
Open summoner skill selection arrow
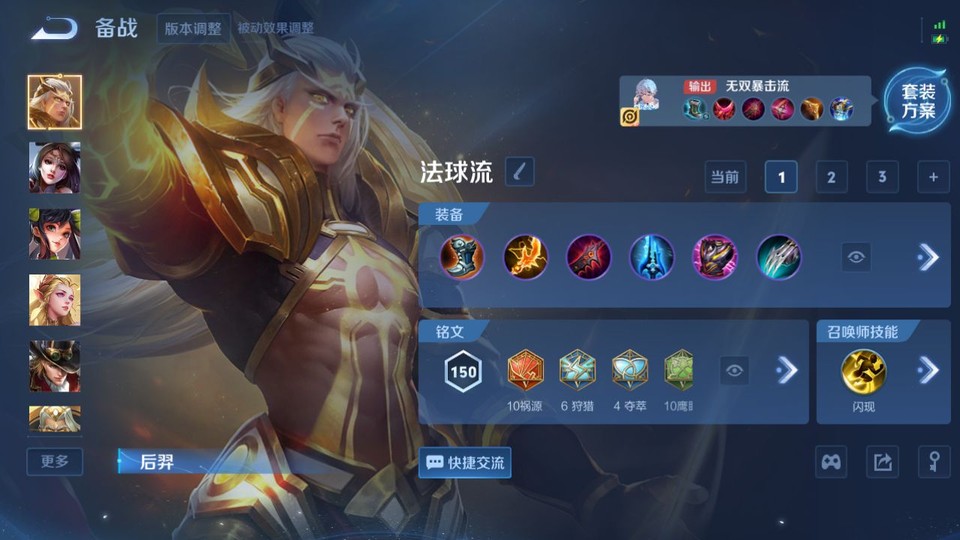click(928, 370)
